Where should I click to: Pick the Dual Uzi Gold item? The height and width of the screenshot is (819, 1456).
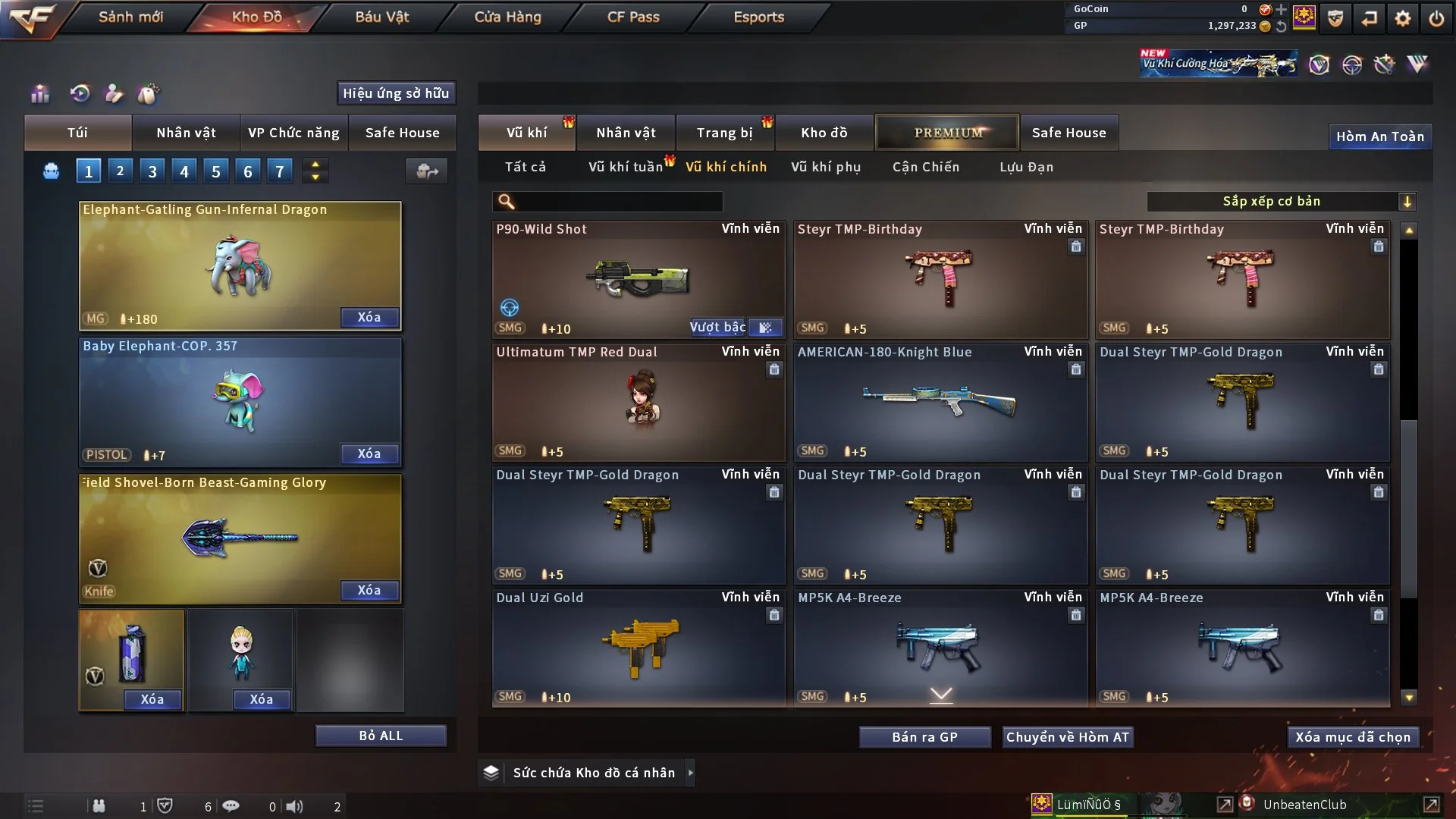click(638, 648)
